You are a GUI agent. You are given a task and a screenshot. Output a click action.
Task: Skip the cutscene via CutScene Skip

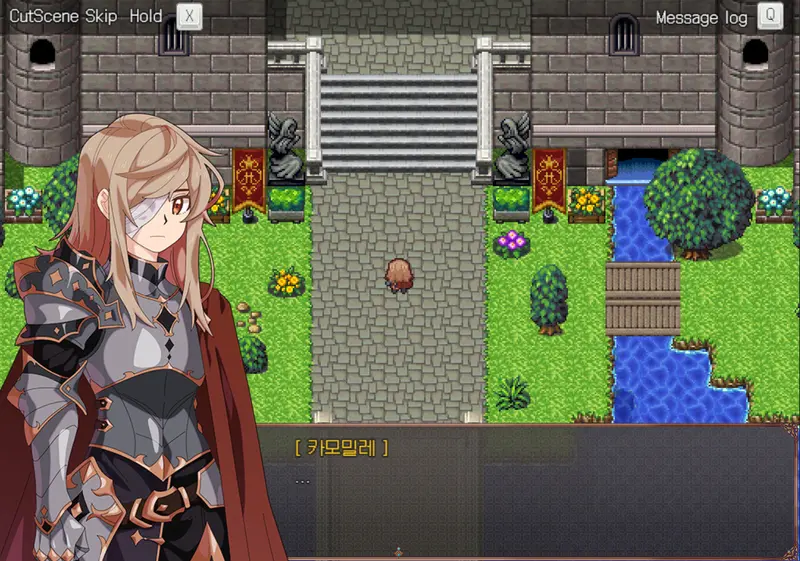click(189, 17)
